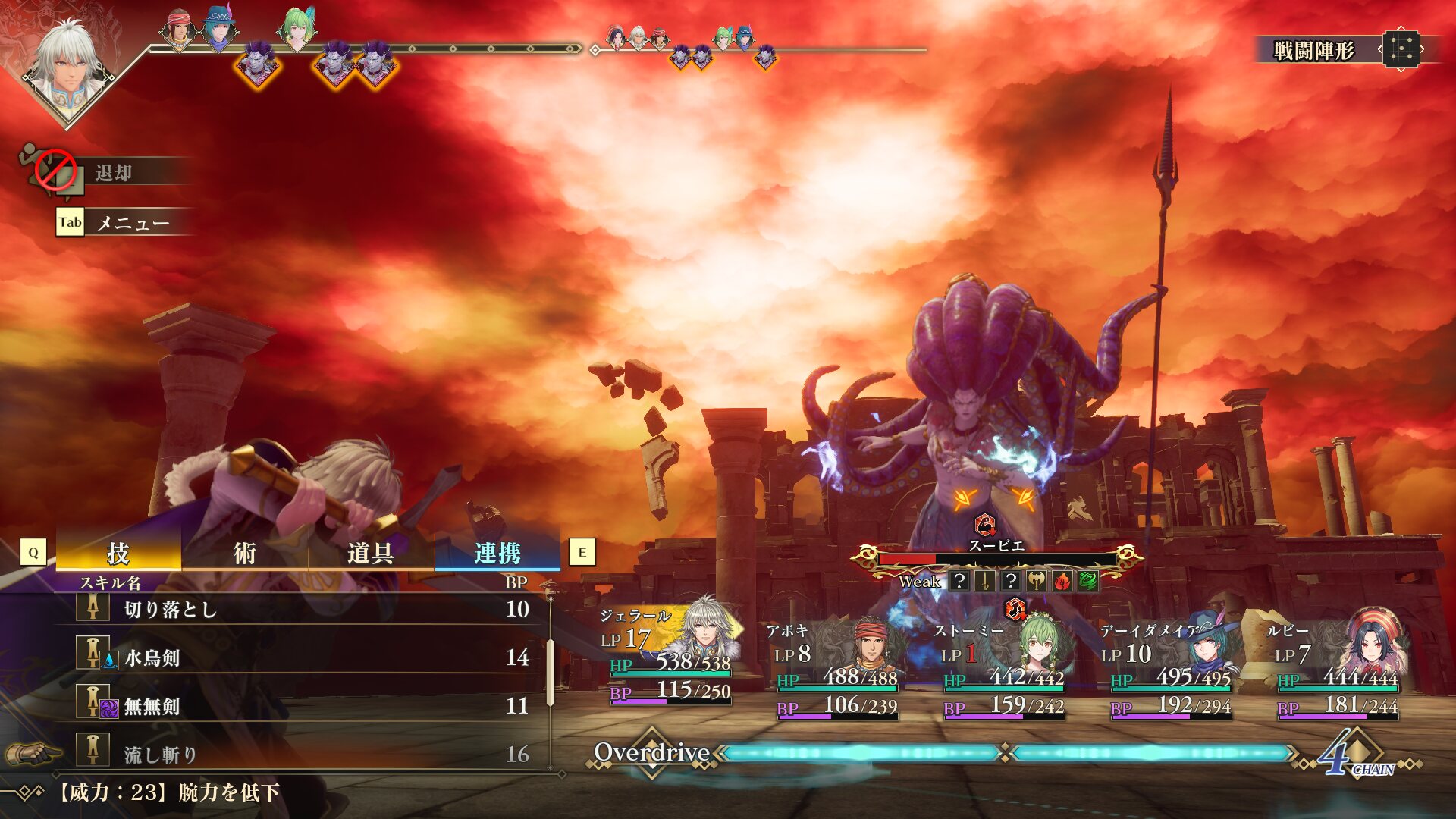The height and width of the screenshot is (819, 1456).
Task: Use the 無無剣 skill
Action: [303, 706]
